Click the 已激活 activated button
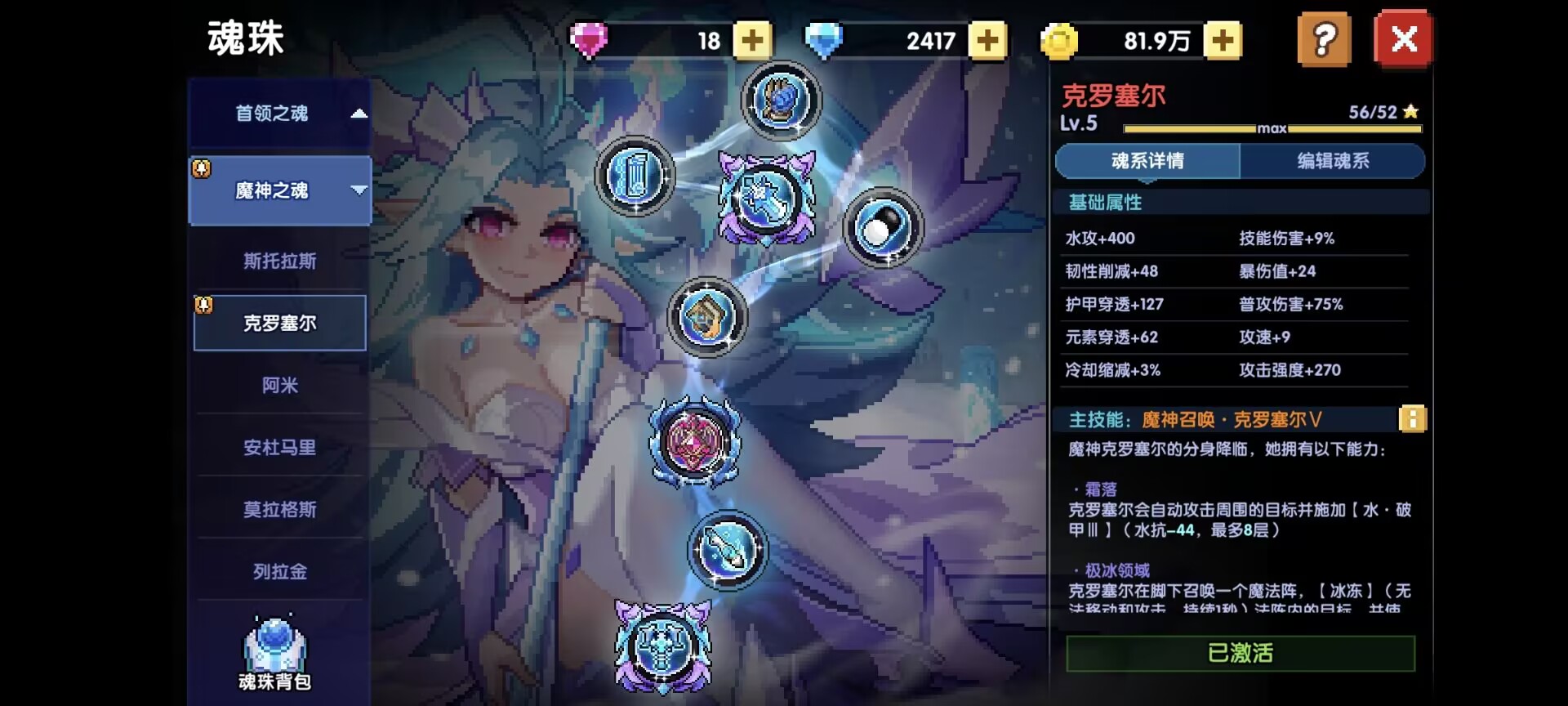 pyautogui.click(x=1240, y=653)
